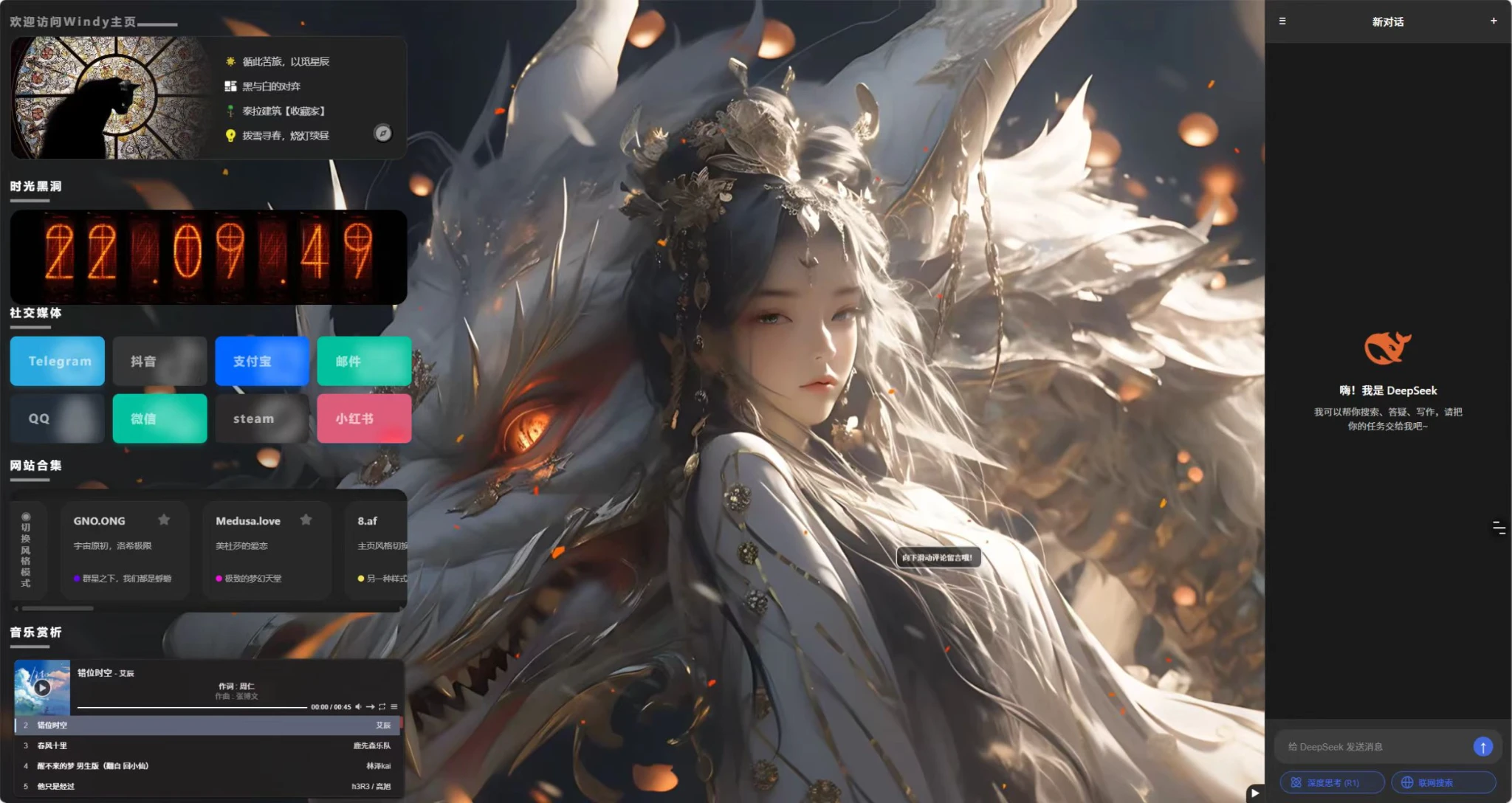
Task: Open the 抖音 tile
Action: [159, 361]
